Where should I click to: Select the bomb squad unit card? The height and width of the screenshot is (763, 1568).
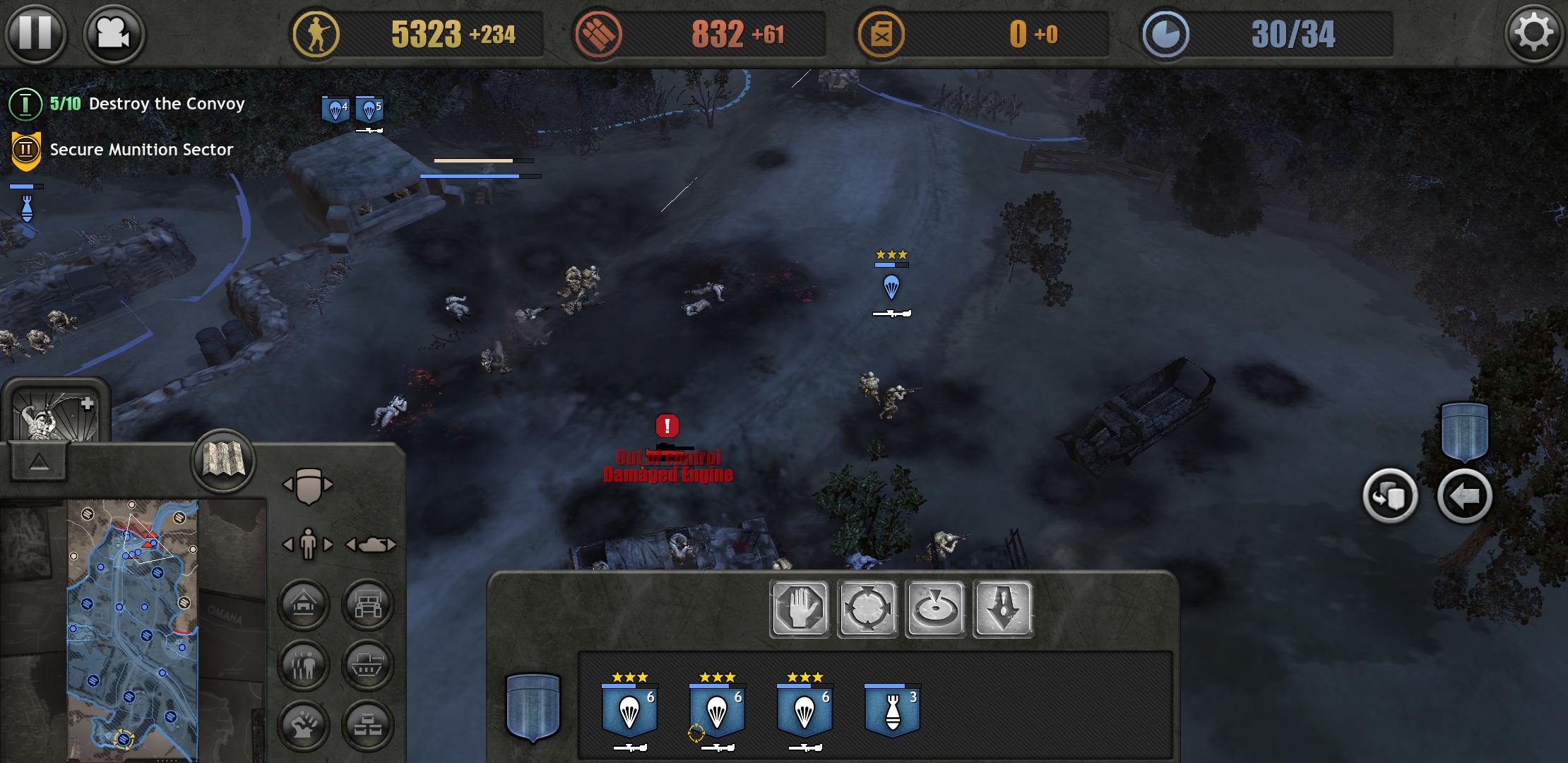(892, 710)
